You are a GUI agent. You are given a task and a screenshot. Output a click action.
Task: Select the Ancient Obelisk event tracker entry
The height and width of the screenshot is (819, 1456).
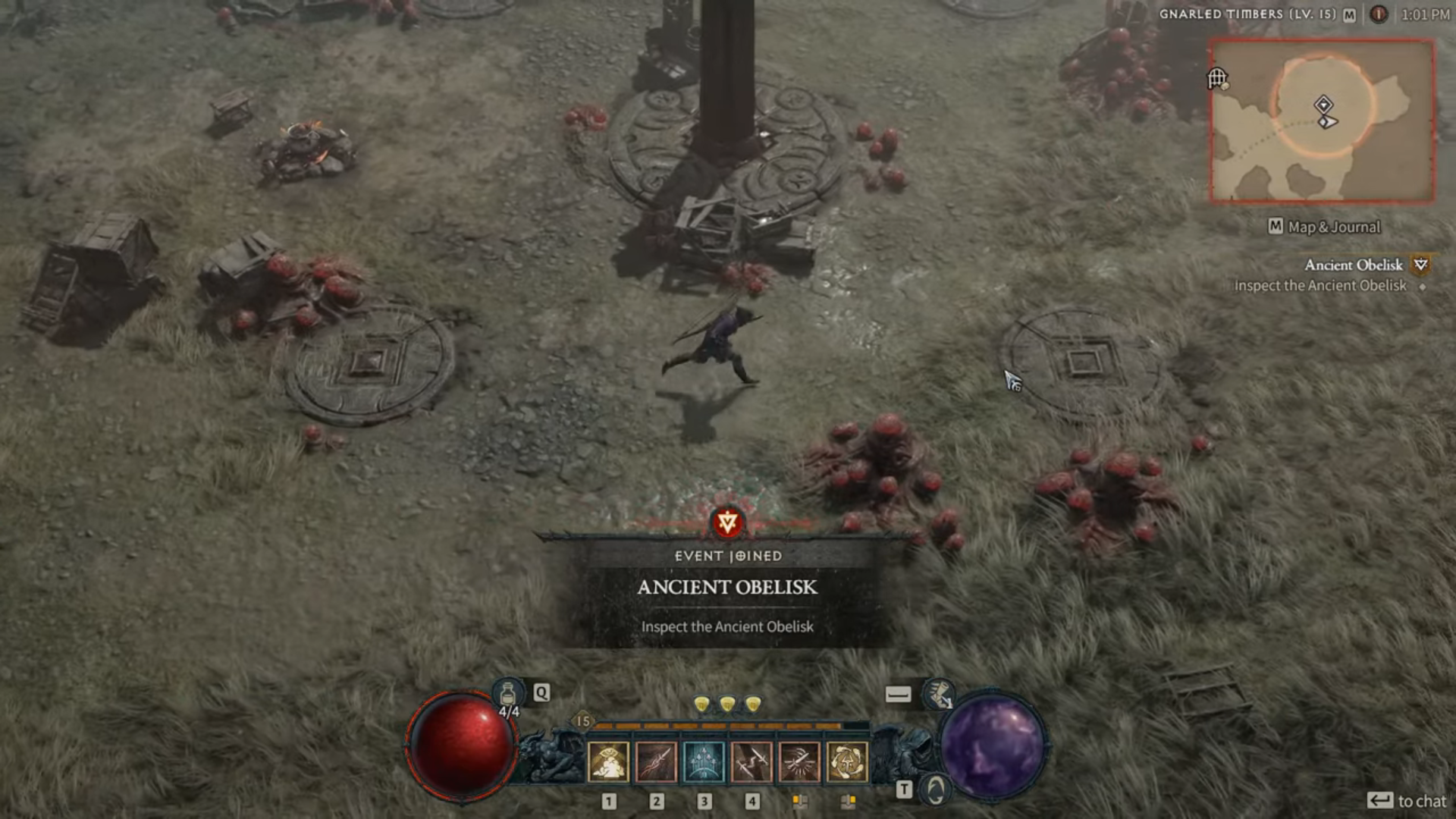click(1354, 265)
